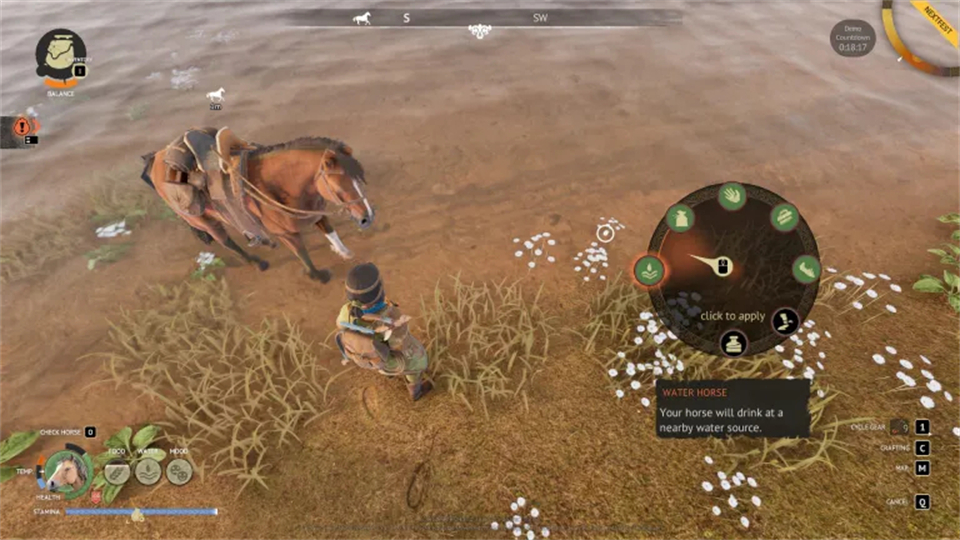This screenshot has width=960, height=540.
Task: Choose the open hand radial action
Action: tap(732, 195)
